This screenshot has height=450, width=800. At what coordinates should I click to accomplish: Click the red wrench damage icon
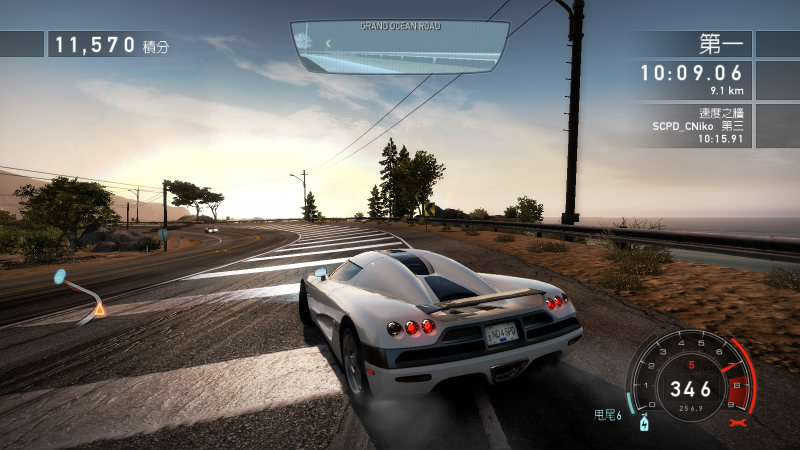tap(741, 424)
